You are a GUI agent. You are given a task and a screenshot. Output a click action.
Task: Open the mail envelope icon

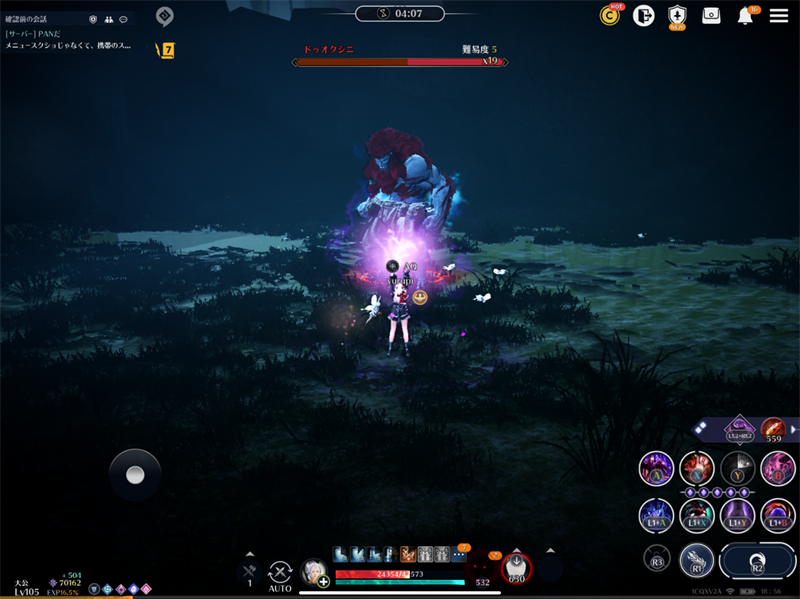(711, 16)
